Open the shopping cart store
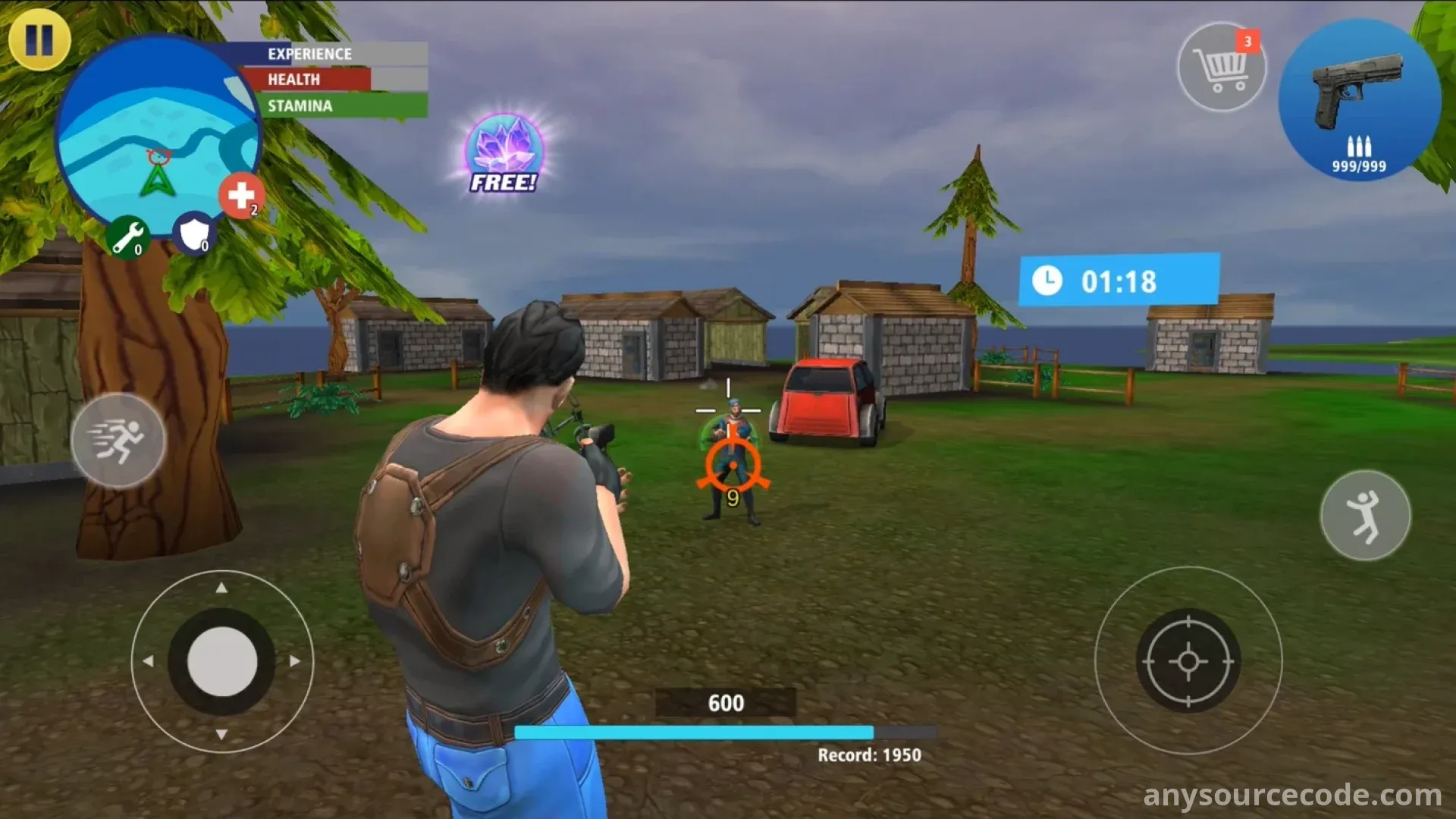This screenshot has height=819, width=1456. (1221, 67)
